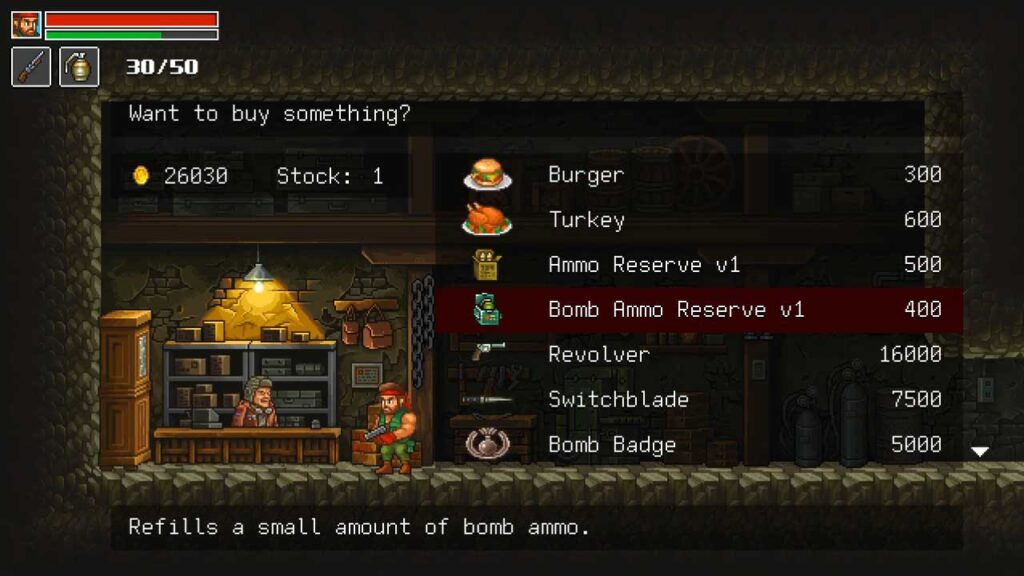Purchase the highlighted Bomb Ammo Reserve v1
Image resolution: width=1024 pixels, height=576 pixels.
pos(700,310)
